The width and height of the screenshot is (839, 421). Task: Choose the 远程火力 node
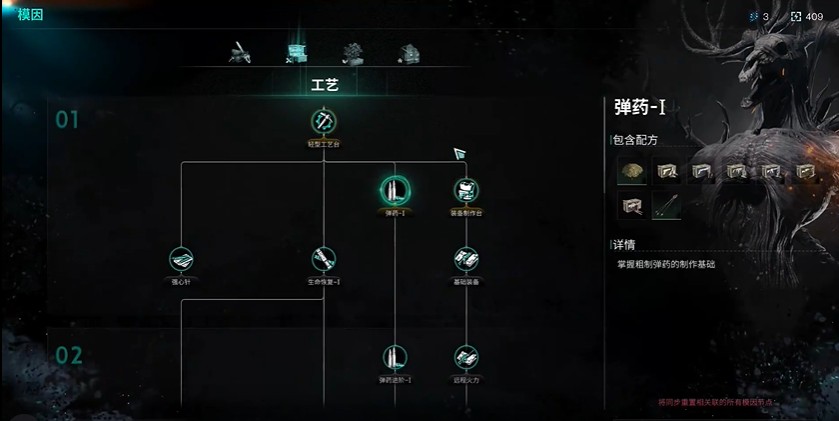(x=465, y=357)
